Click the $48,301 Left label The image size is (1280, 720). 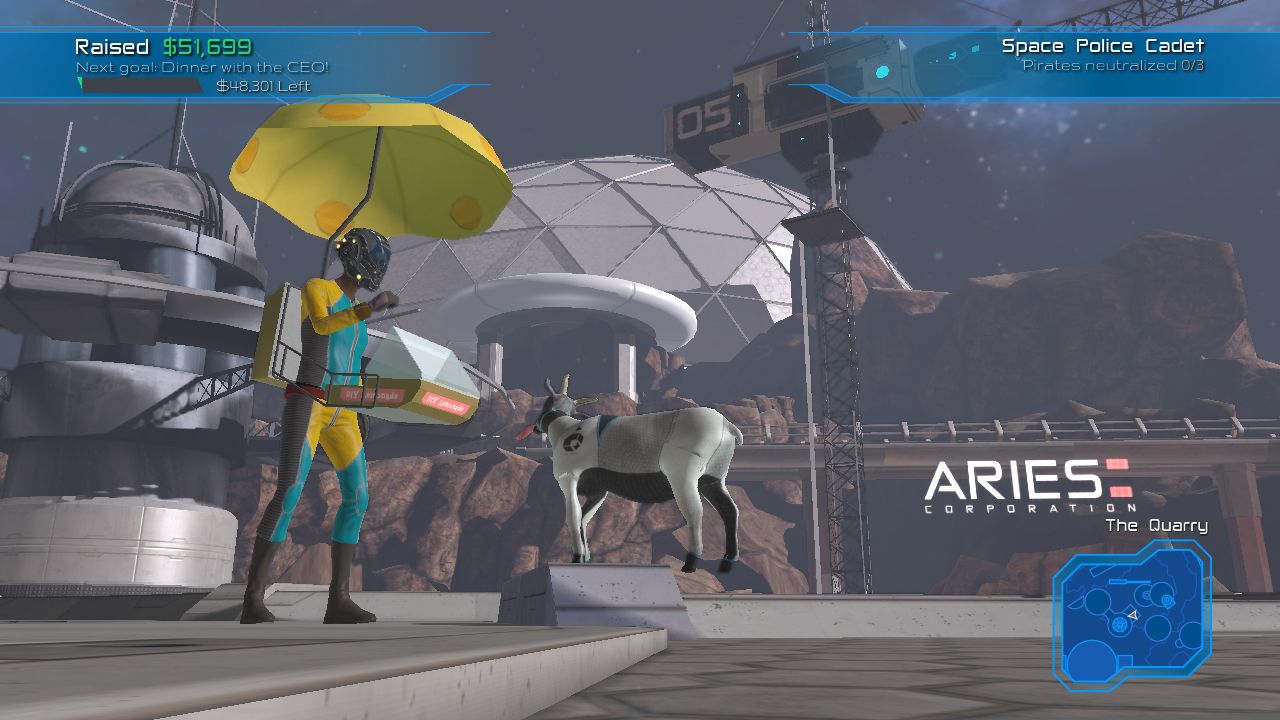click(x=263, y=84)
